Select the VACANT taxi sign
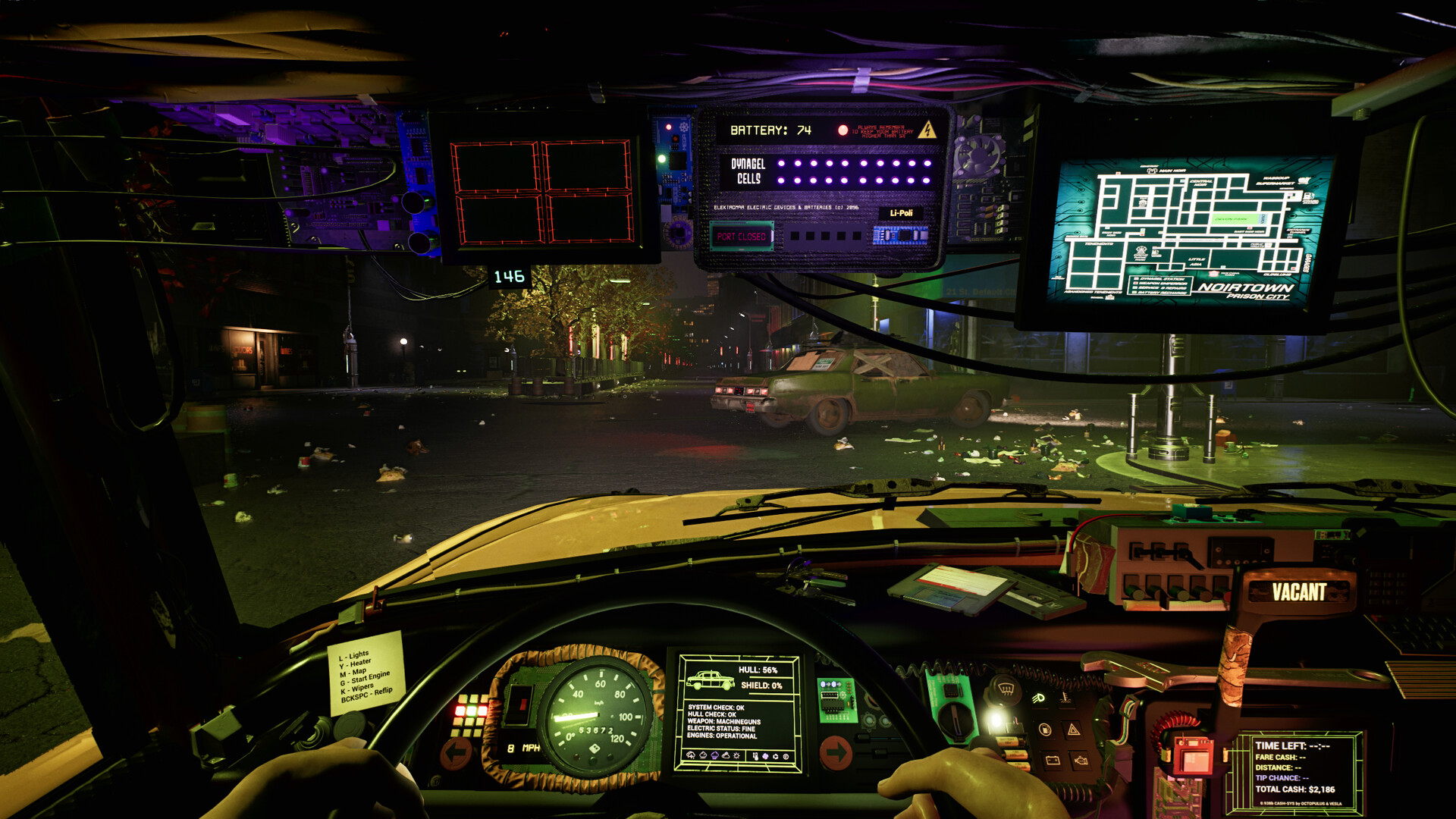This screenshot has width=1456, height=819. pos(1299,592)
